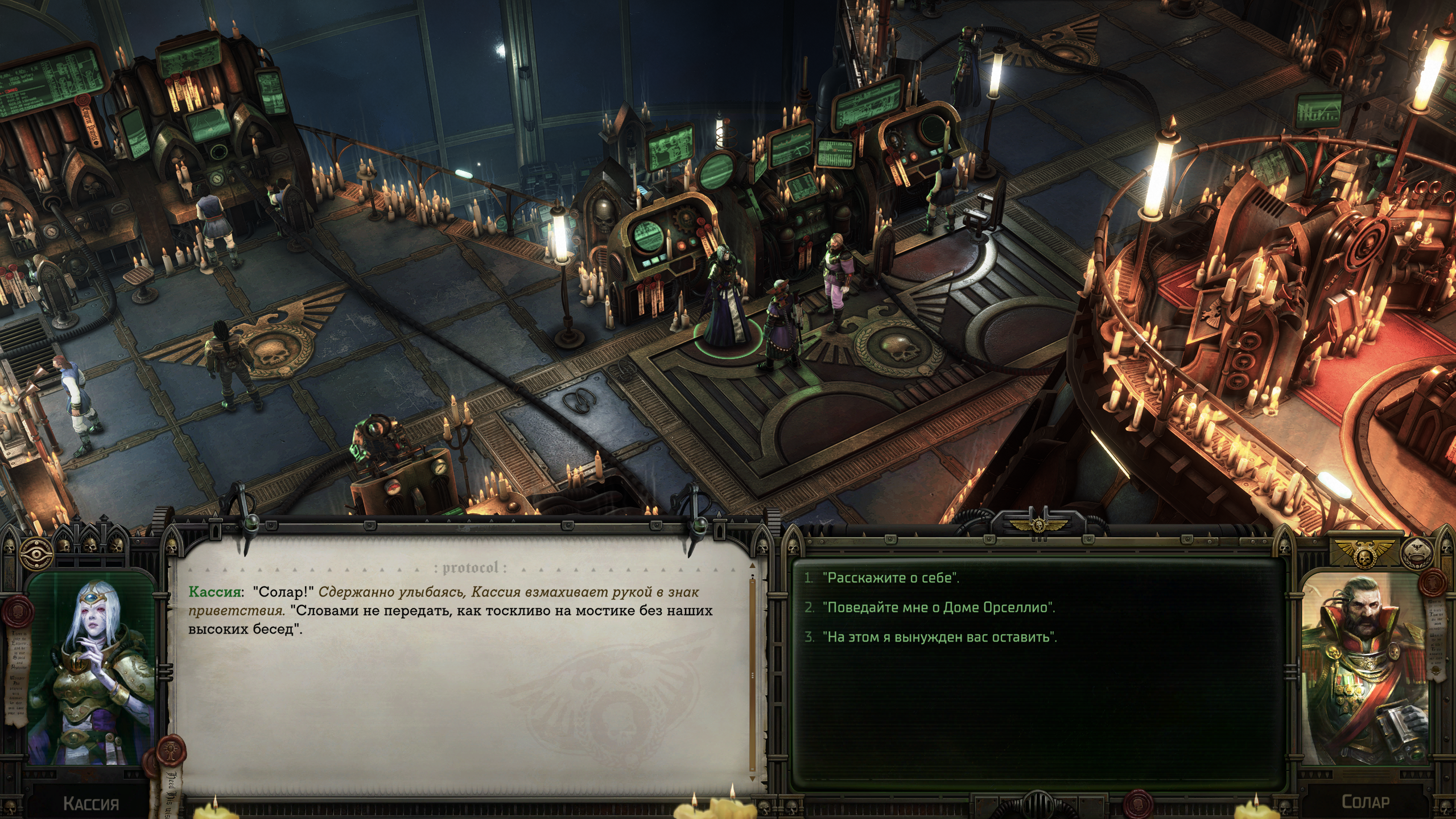This screenshot has width=1456, height=819.
Task: Pick the "На этом я вынужден вас оставить" option
Action: tap(939, 637)
